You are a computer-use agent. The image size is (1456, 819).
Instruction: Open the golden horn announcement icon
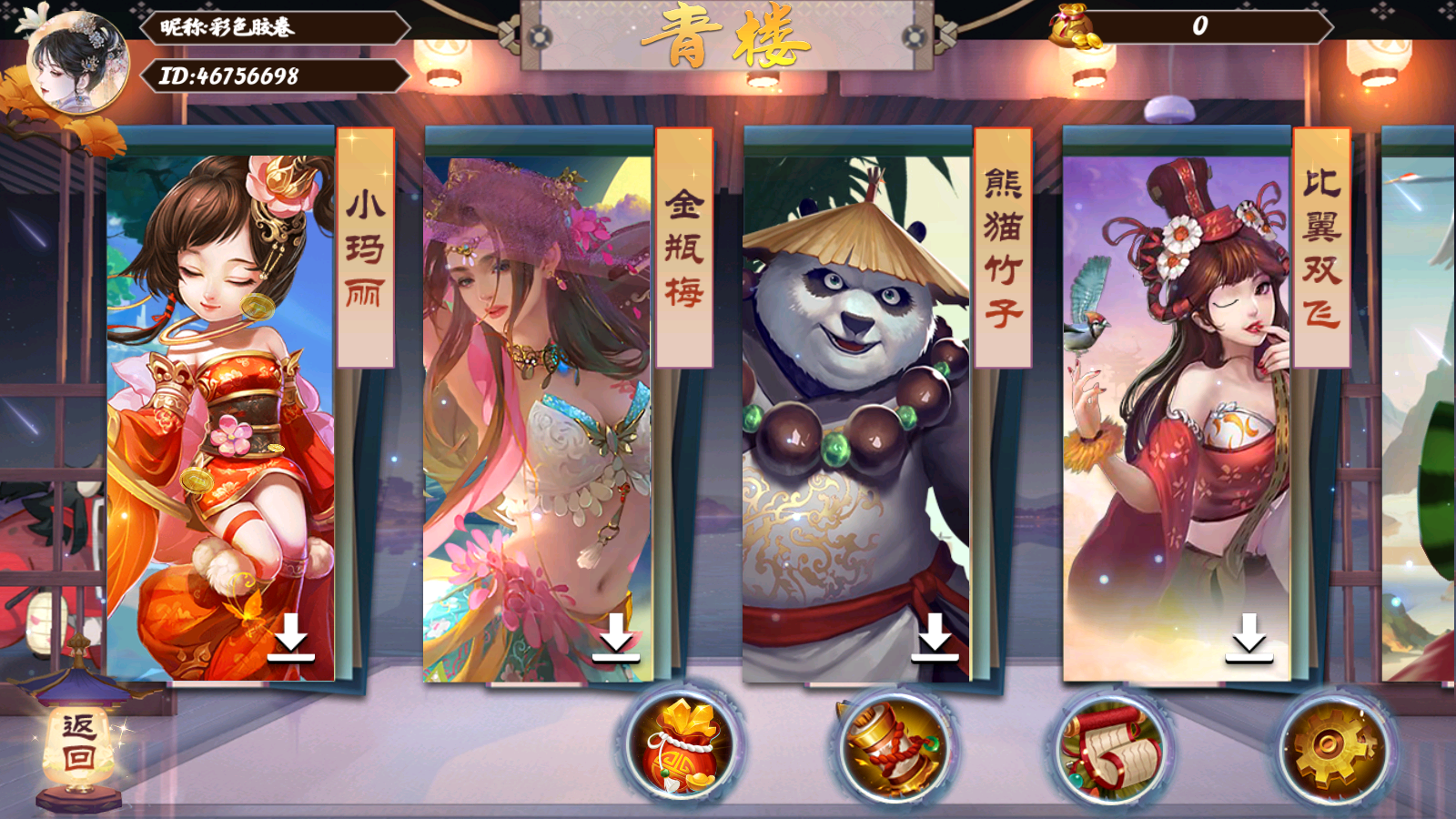point(895,748)
